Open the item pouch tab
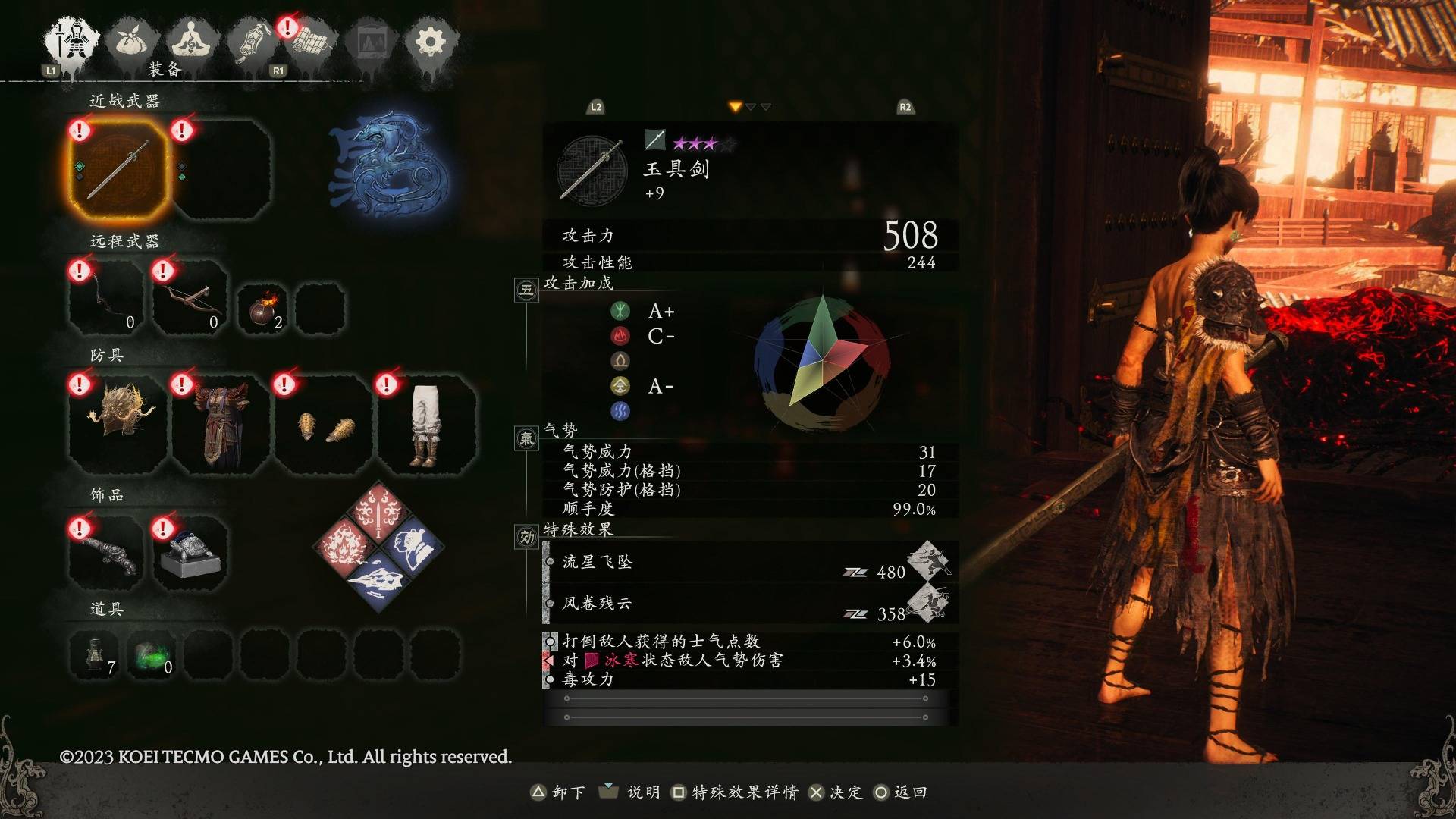The width and height of the screenshot is (1456, 819). point(133,42)
